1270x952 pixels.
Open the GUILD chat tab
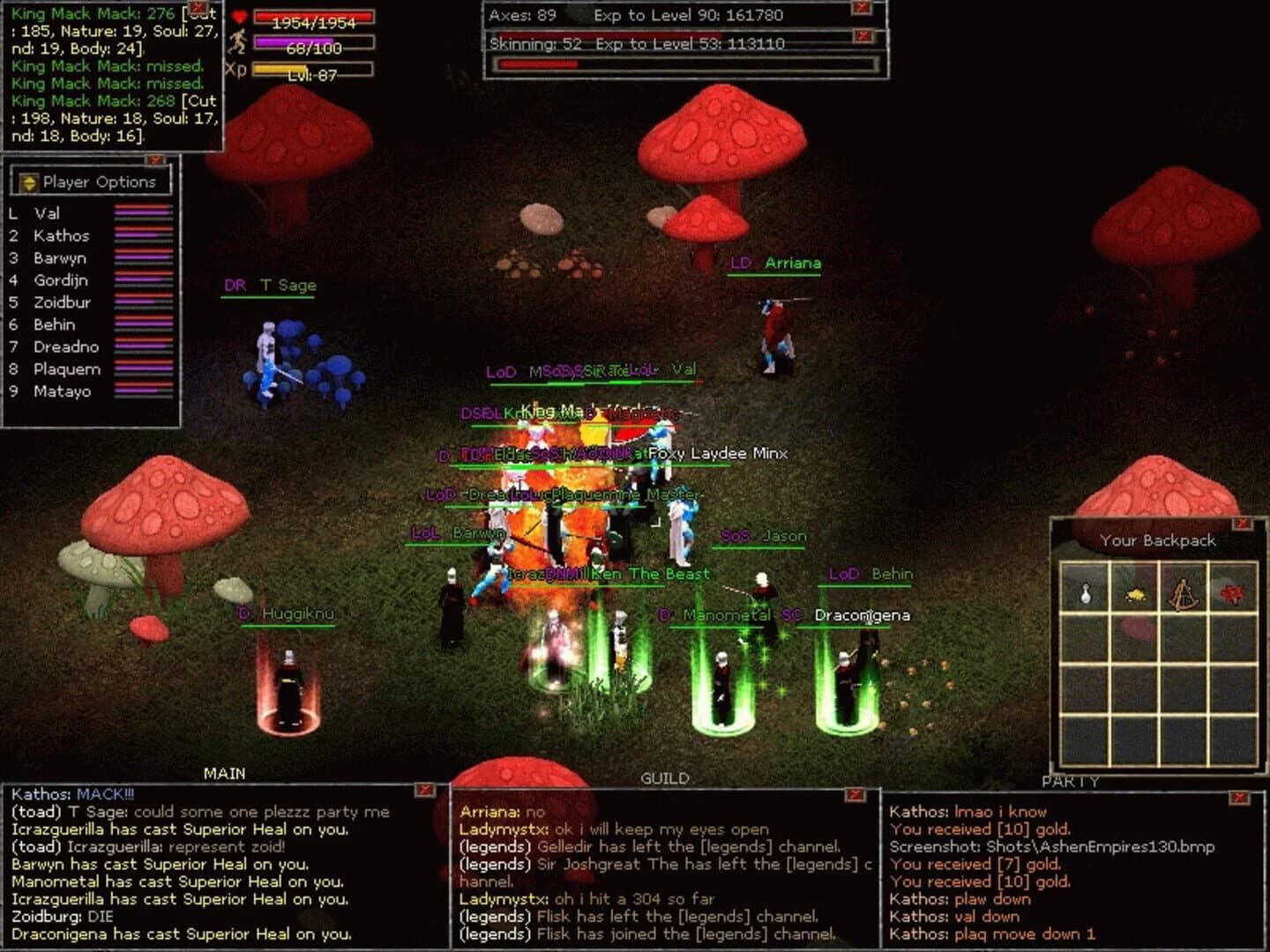[666, 777]
